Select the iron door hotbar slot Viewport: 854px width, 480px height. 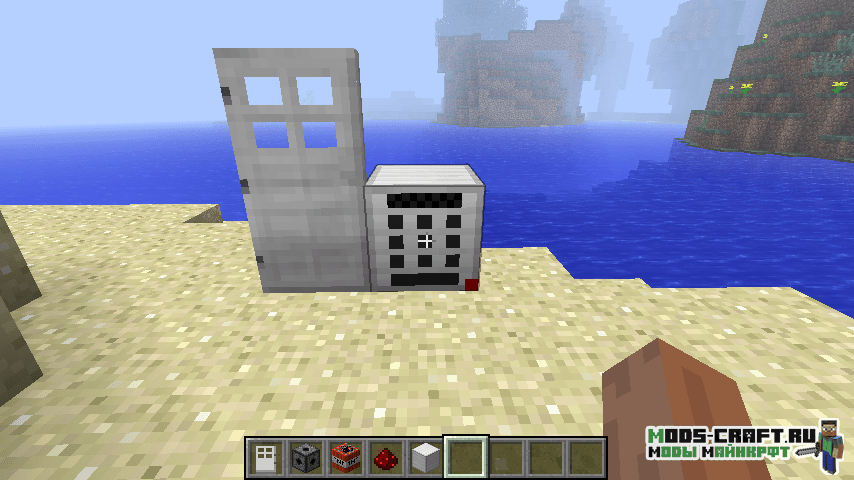point(266,458)
